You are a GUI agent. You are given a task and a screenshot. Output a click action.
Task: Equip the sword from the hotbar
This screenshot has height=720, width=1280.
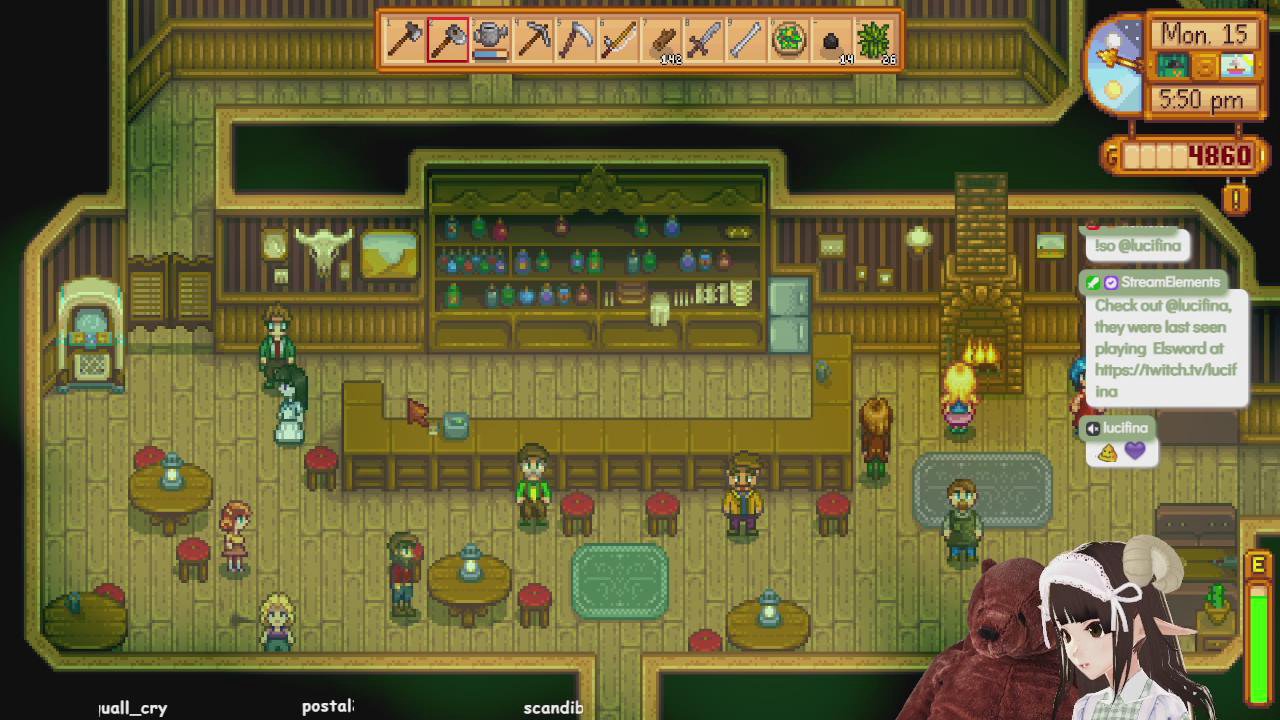coord(704,41)
